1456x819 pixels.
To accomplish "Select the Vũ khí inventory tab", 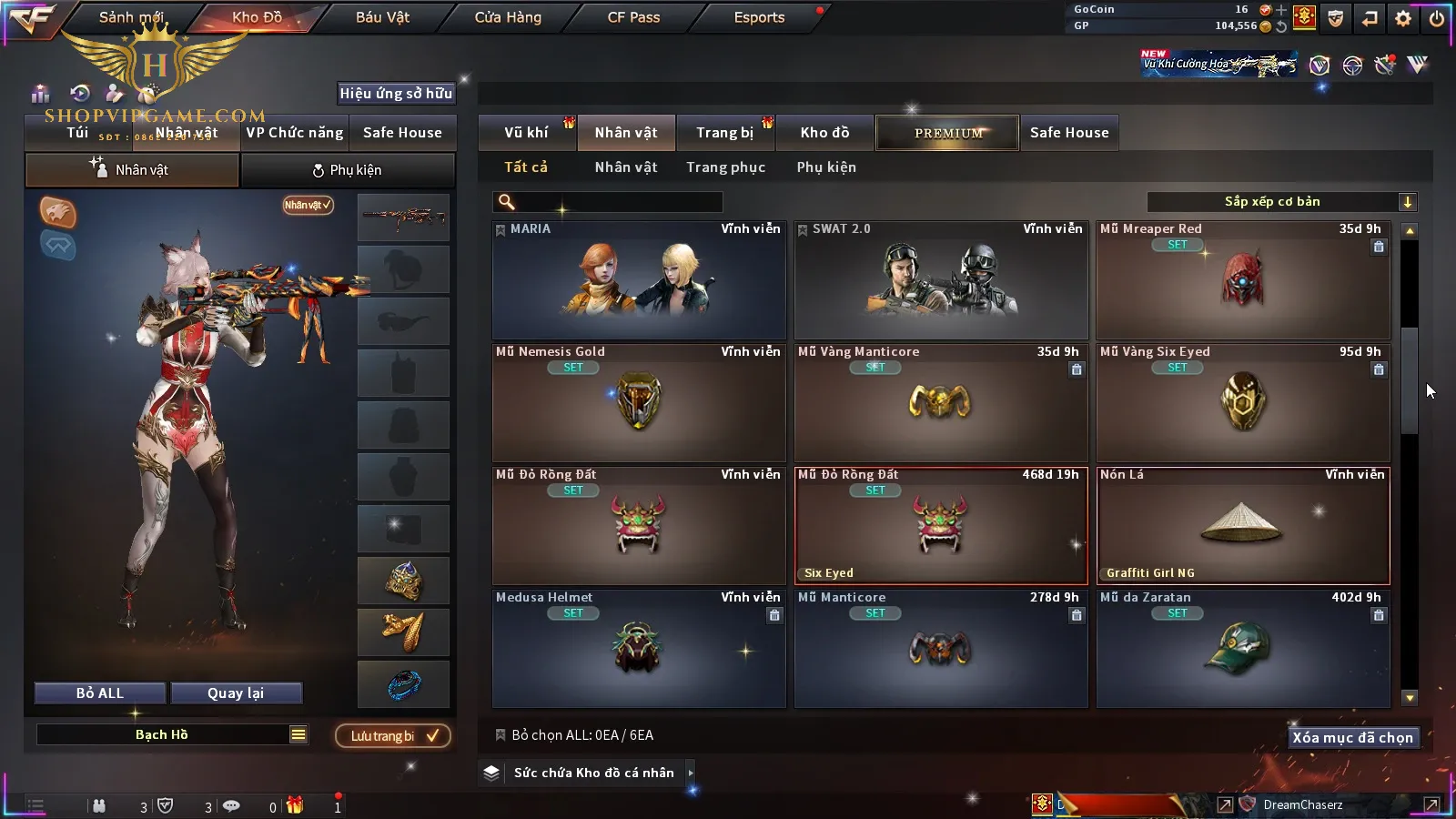I will tap(526, 133).
